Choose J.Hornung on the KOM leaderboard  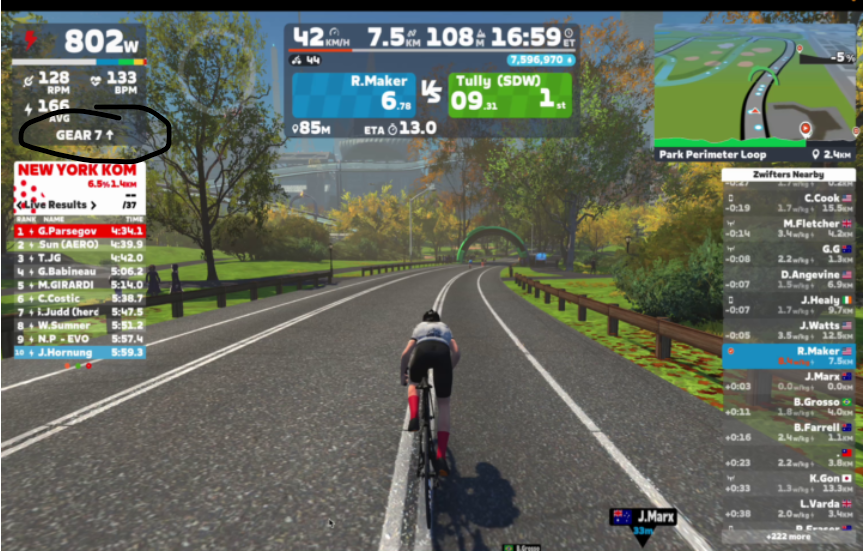tap(80, 352)
